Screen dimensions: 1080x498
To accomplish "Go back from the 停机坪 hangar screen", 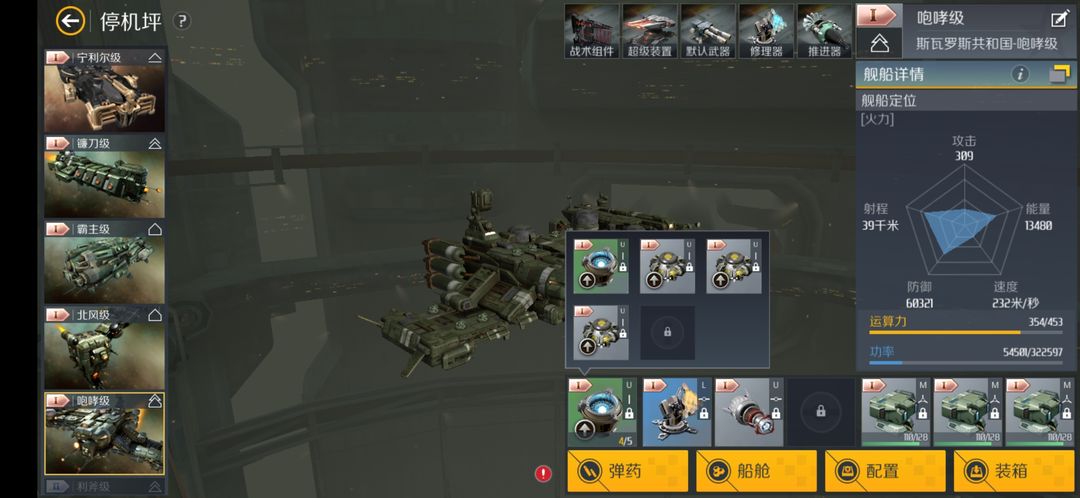I will (70, 20).
